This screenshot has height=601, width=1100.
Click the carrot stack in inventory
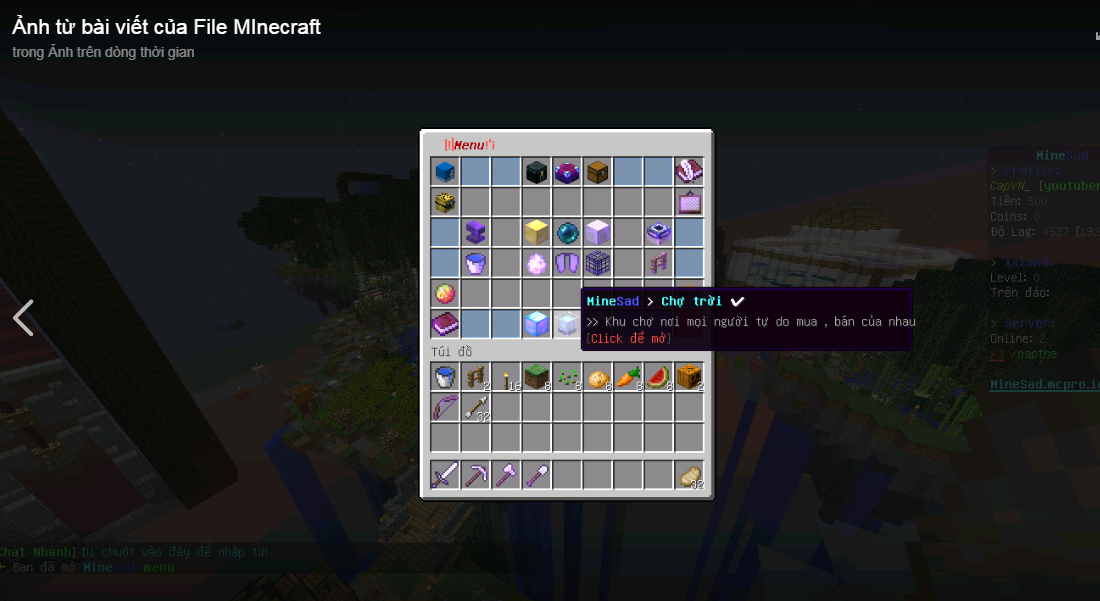[x=627, y=377]
